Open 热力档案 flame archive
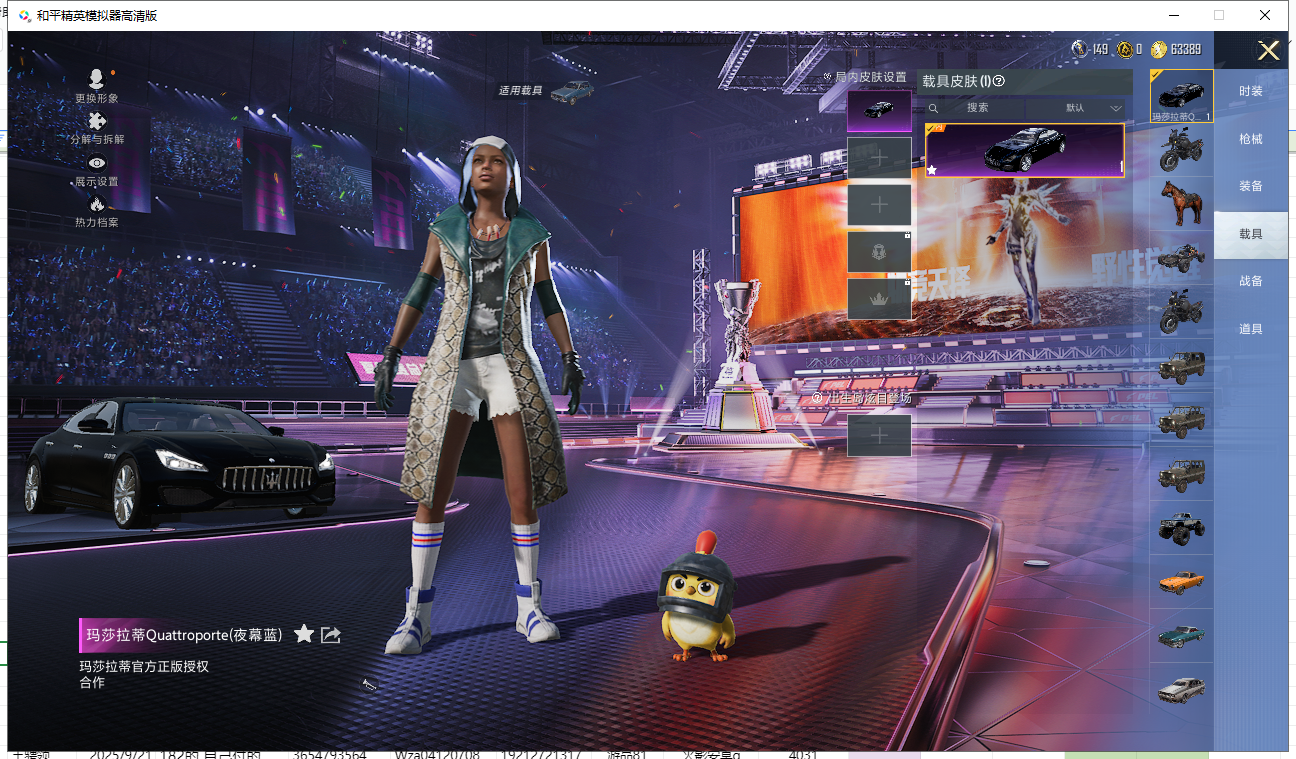 (96, 211)
